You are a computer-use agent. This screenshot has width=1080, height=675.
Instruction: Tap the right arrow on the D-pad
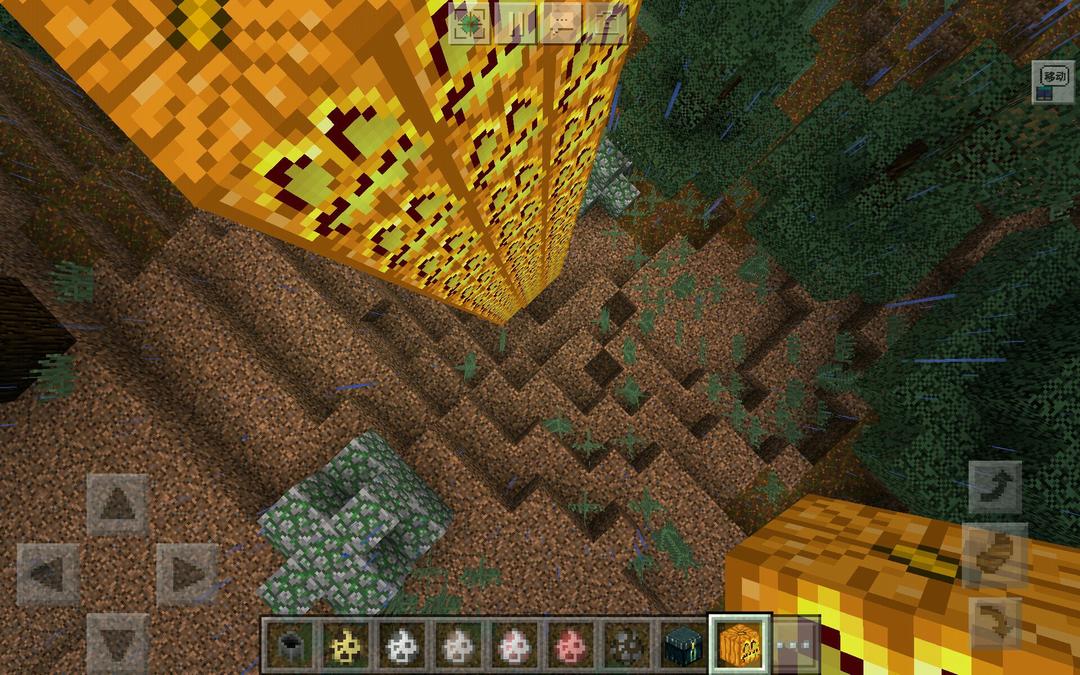[x=187, y=574]
